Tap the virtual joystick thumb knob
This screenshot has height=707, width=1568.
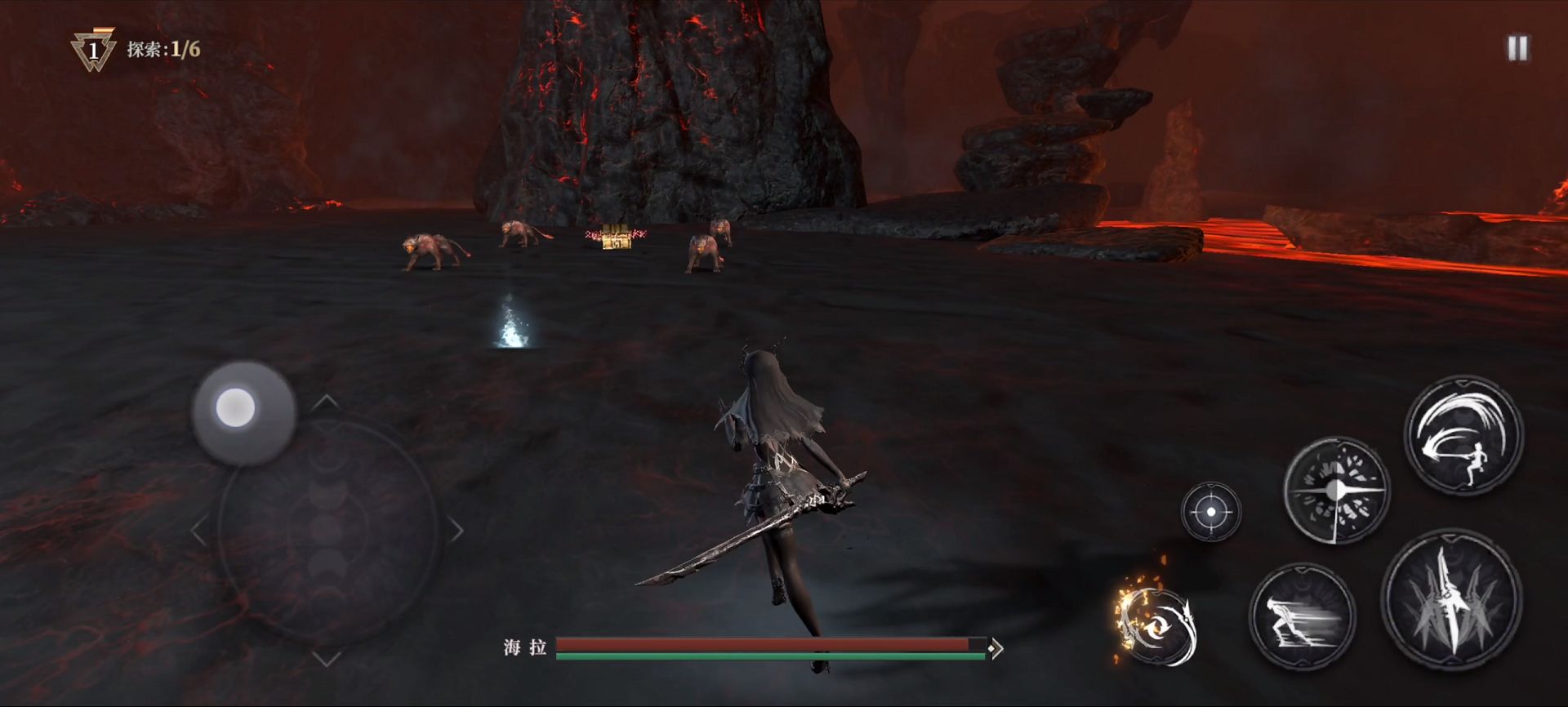[236, 407]
